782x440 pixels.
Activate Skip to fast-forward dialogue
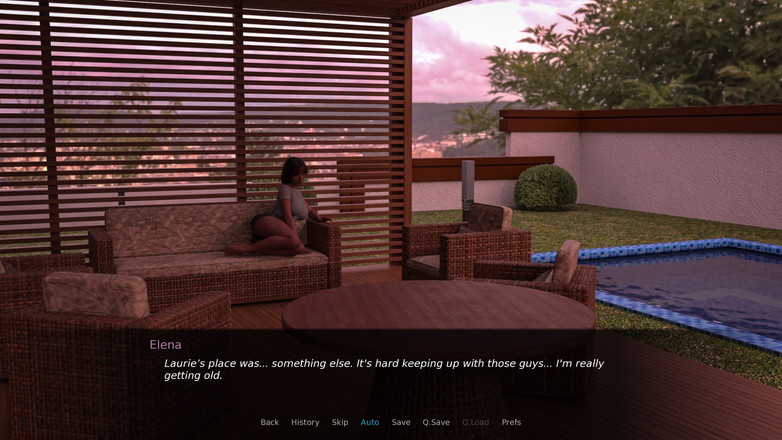[x=340, y=422]
